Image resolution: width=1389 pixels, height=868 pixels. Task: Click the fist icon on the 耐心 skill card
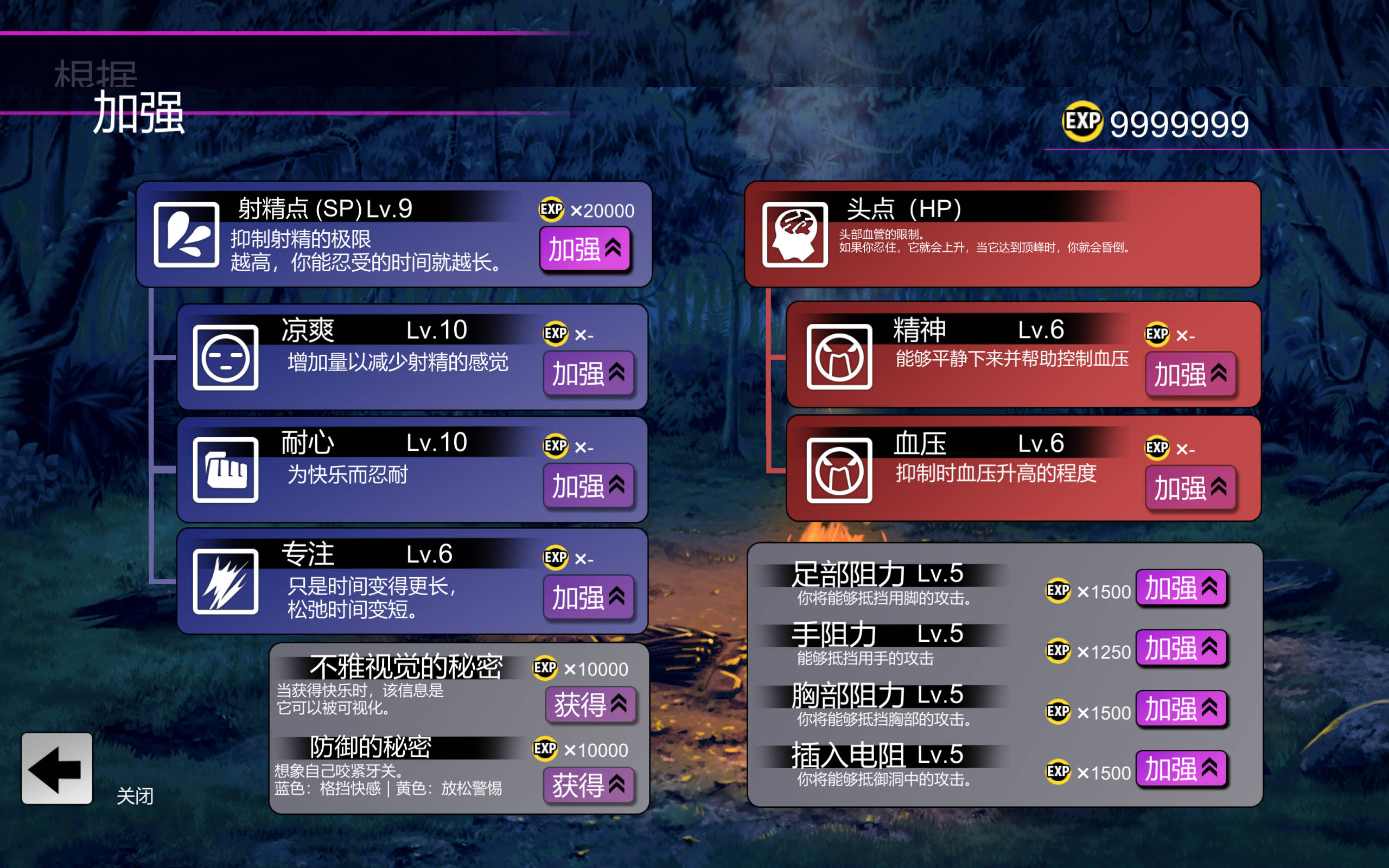click(226, 471)
